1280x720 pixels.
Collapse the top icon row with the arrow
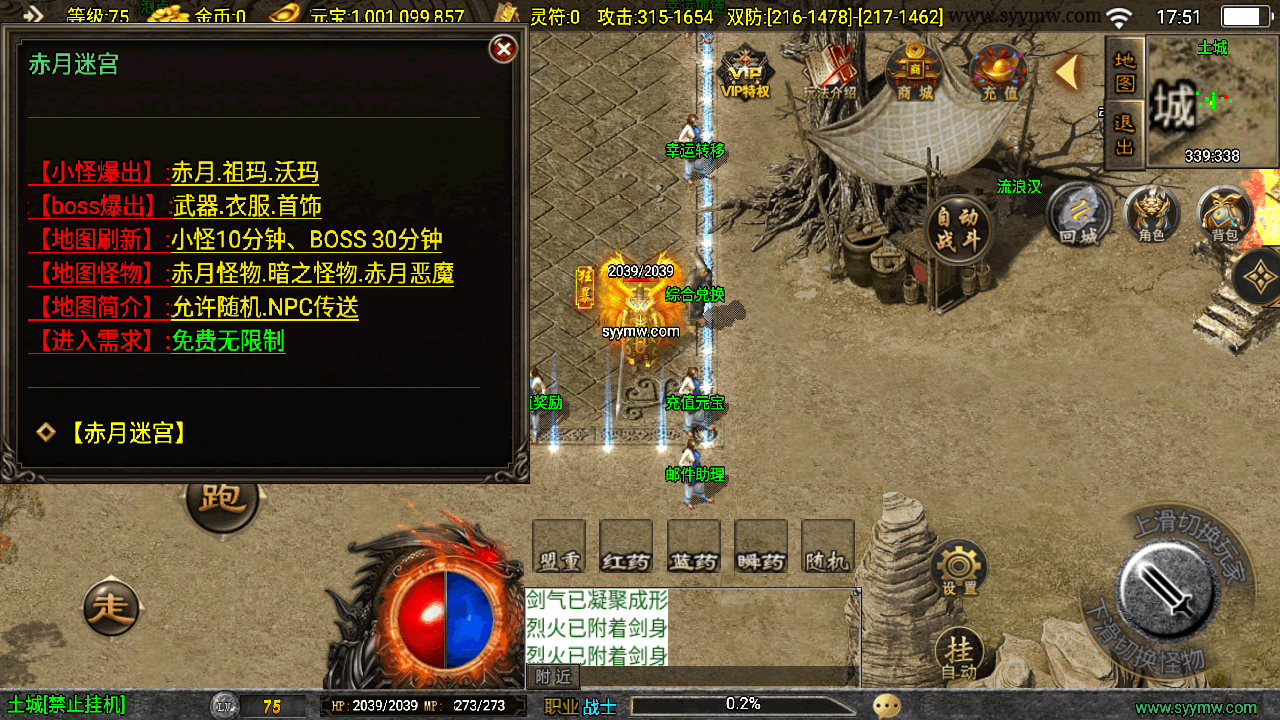tap(1068, 72)
